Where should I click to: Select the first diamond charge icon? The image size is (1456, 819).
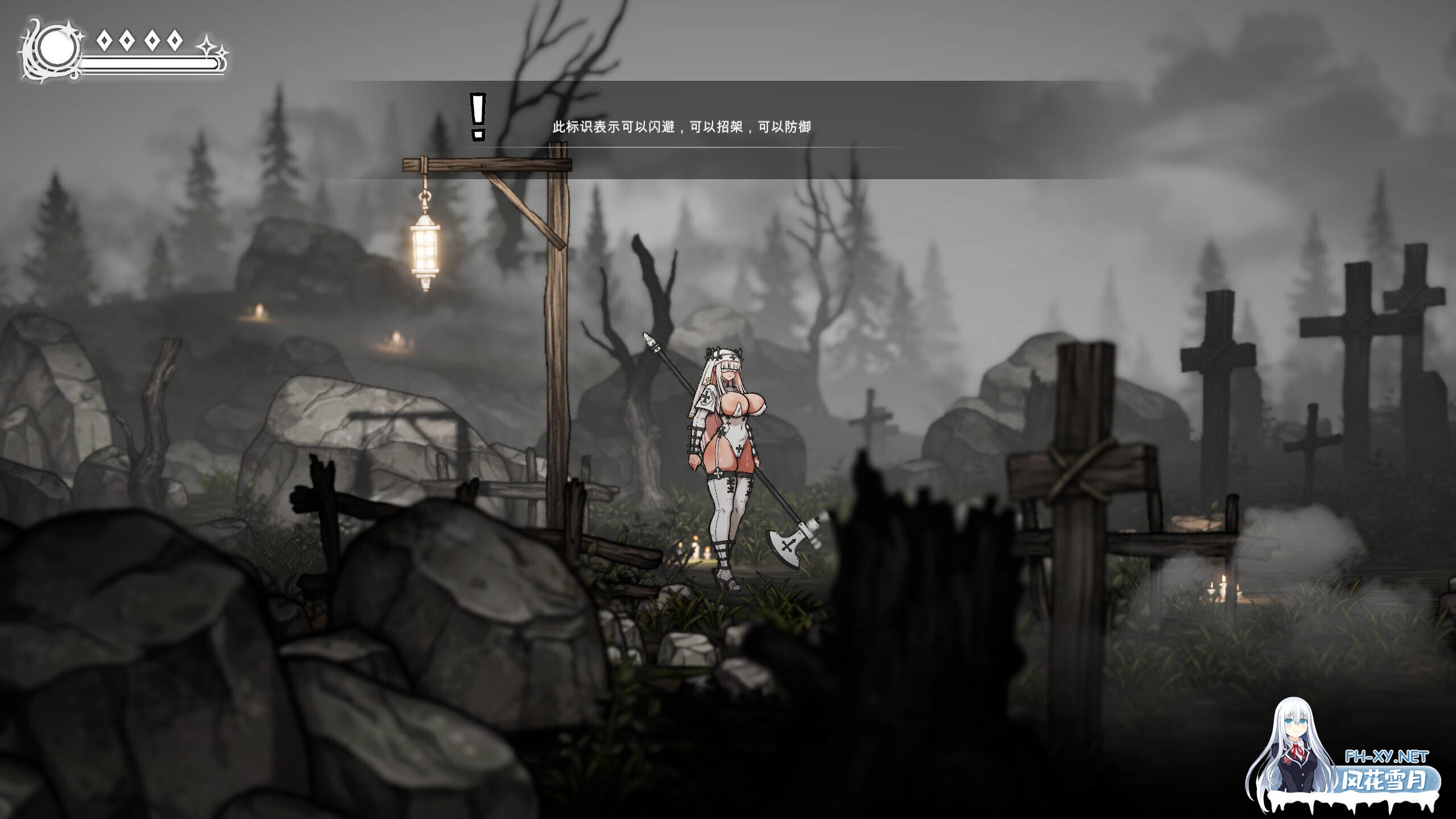(104, 40)
